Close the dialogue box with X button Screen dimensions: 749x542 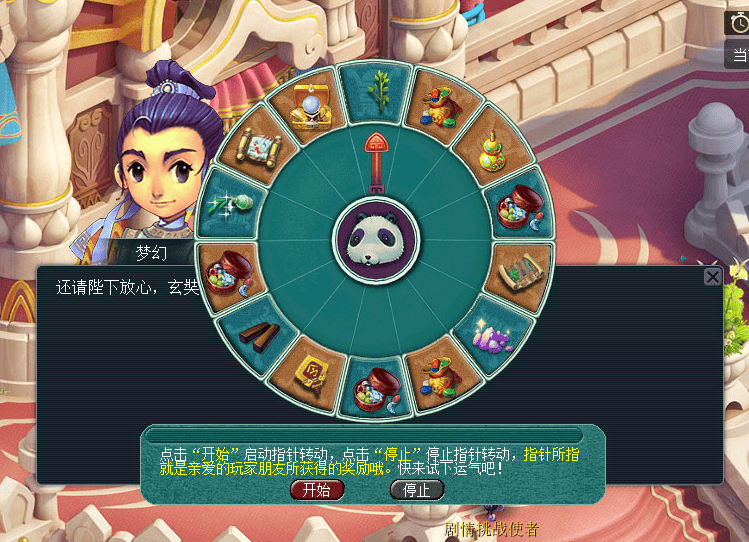click(x=712, y=277)
